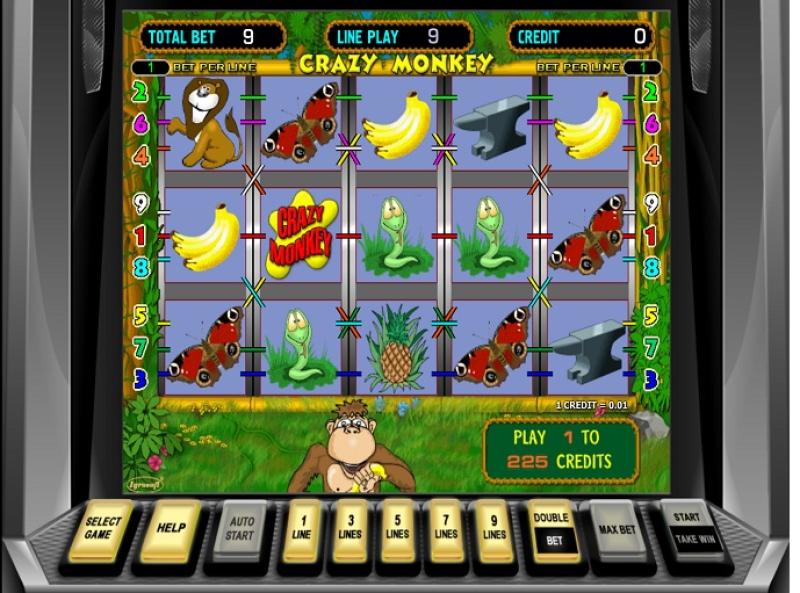Image resolution: width=800 pixels, height=593 pixels.
Task: Play with 5 Lines
Action: tap(398, 527)
